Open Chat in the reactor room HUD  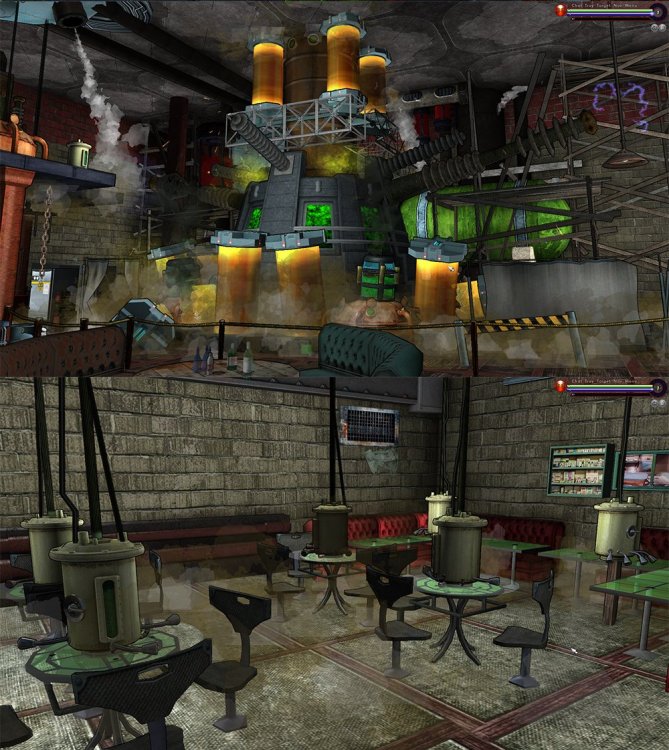(577, 6)
